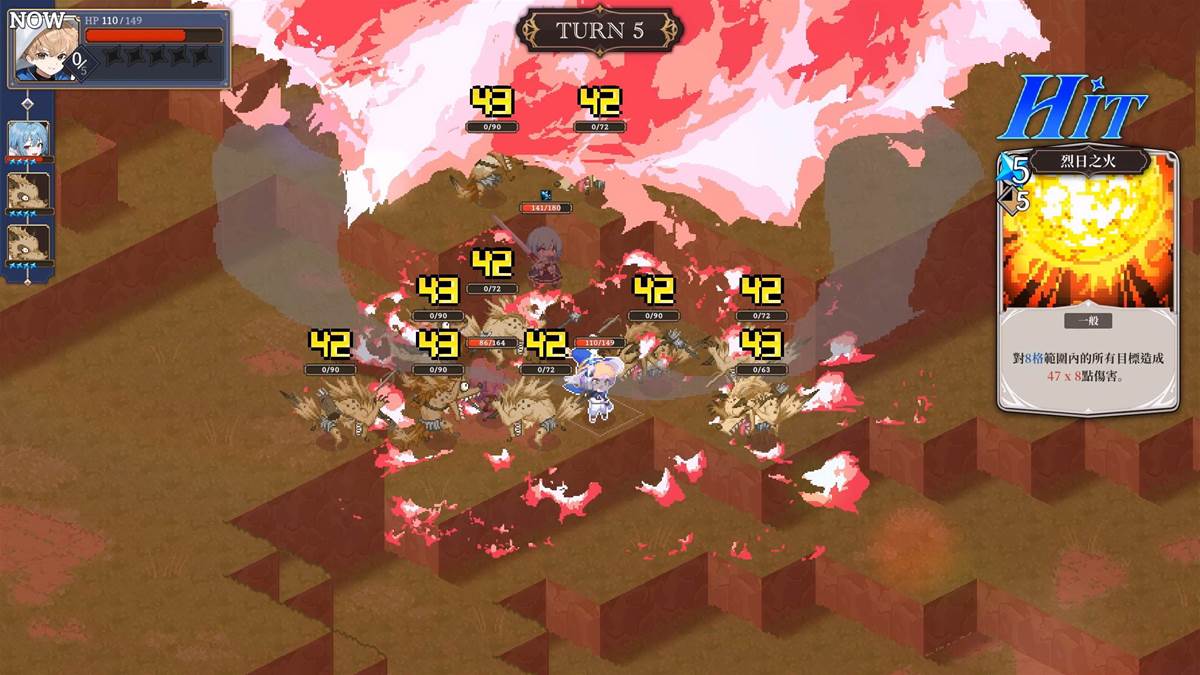Select the blue-haired girl in the turn queue

(x=28, y=141)
